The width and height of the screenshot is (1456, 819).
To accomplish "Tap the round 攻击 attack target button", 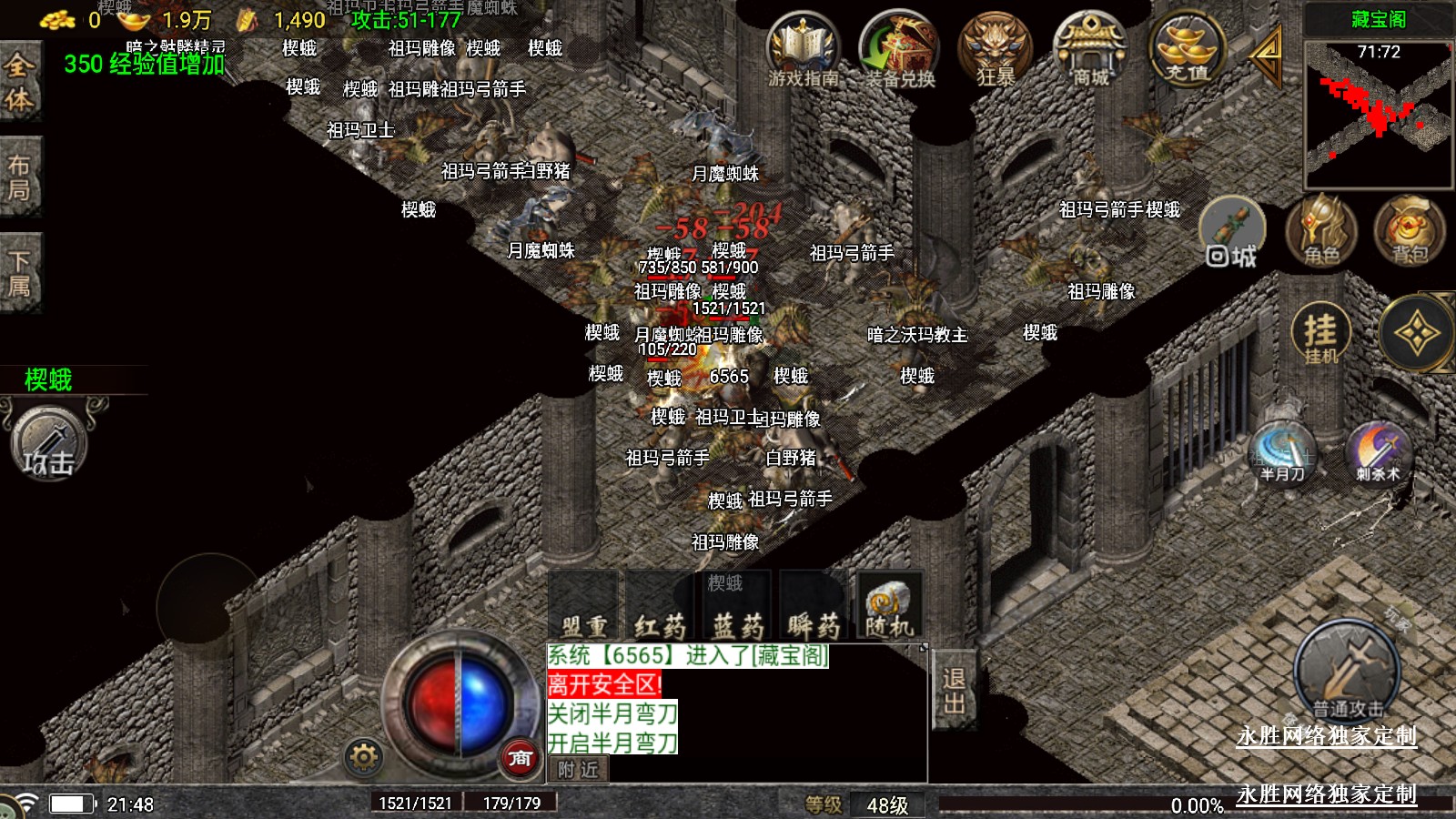I will tap(49, 445).
